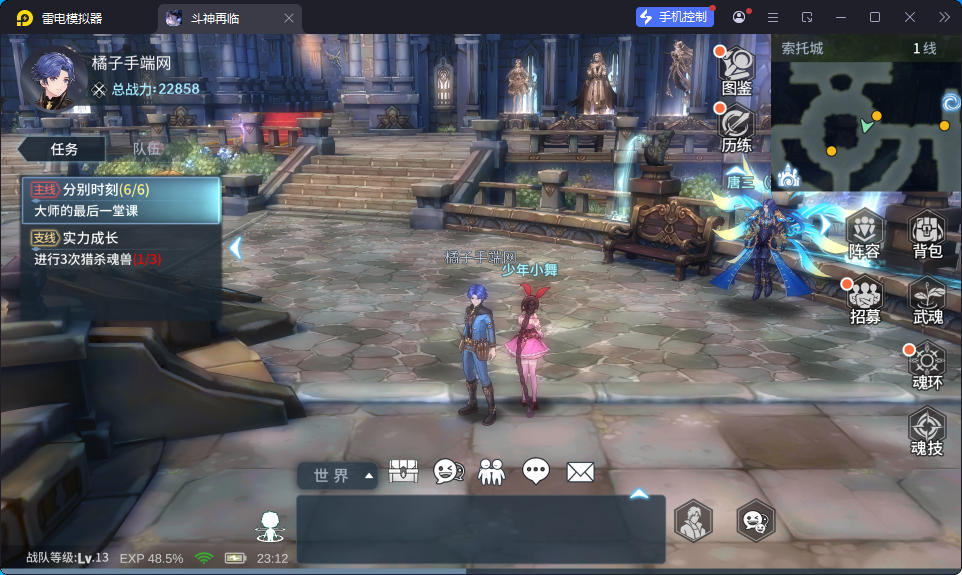Open the 招募 recruit menu

(865, 298)
